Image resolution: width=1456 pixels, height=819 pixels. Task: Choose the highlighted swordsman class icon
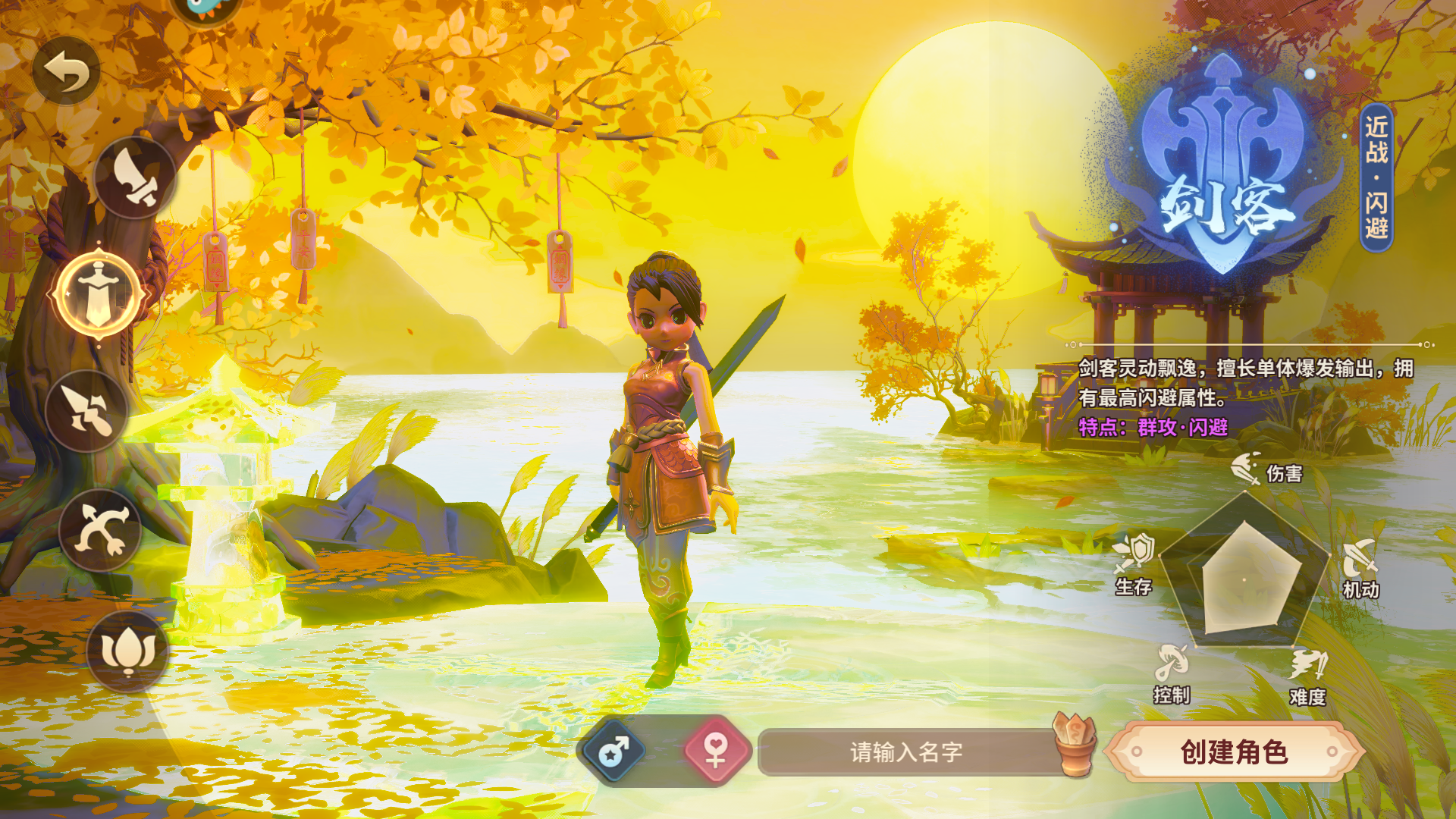pos(99,293)
